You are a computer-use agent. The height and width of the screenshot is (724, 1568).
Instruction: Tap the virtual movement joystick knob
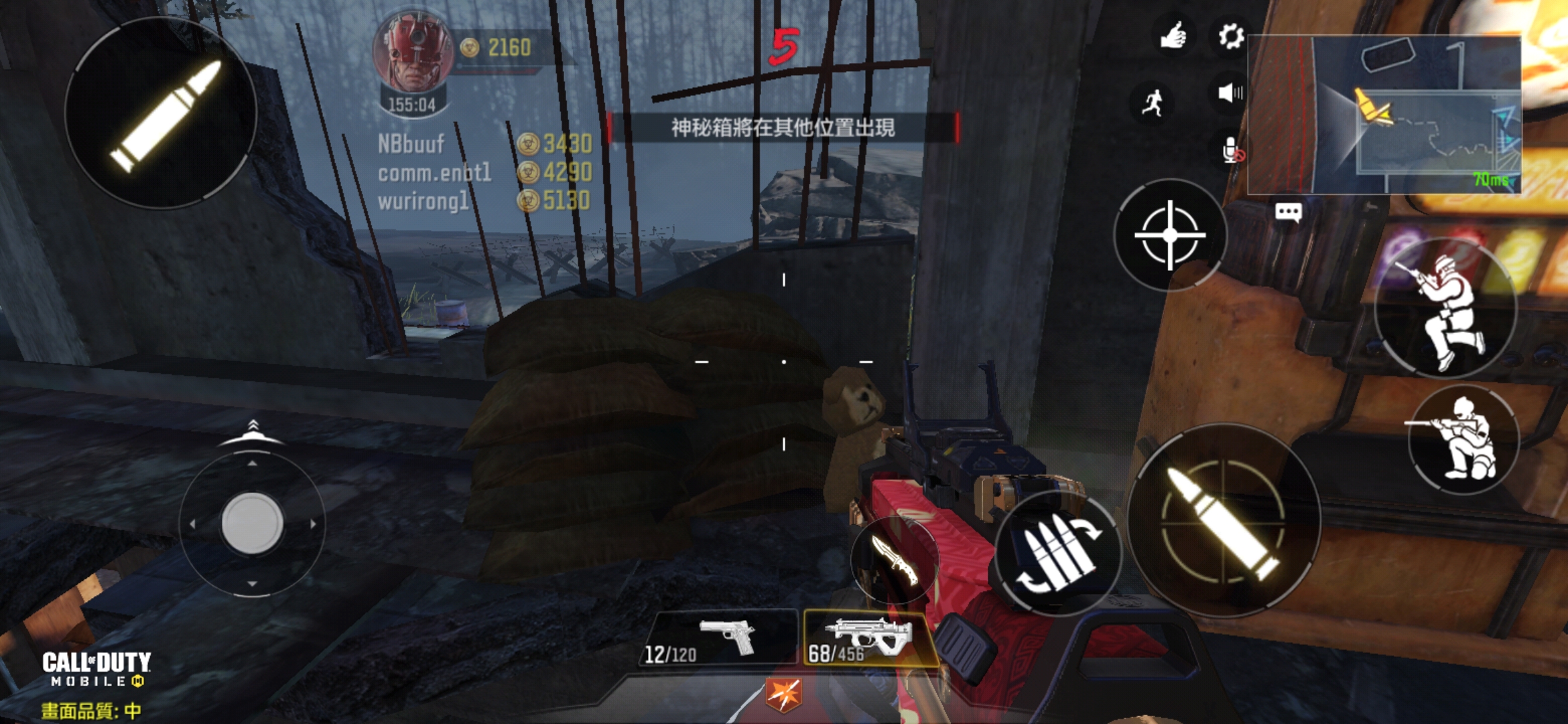(252, 523)
